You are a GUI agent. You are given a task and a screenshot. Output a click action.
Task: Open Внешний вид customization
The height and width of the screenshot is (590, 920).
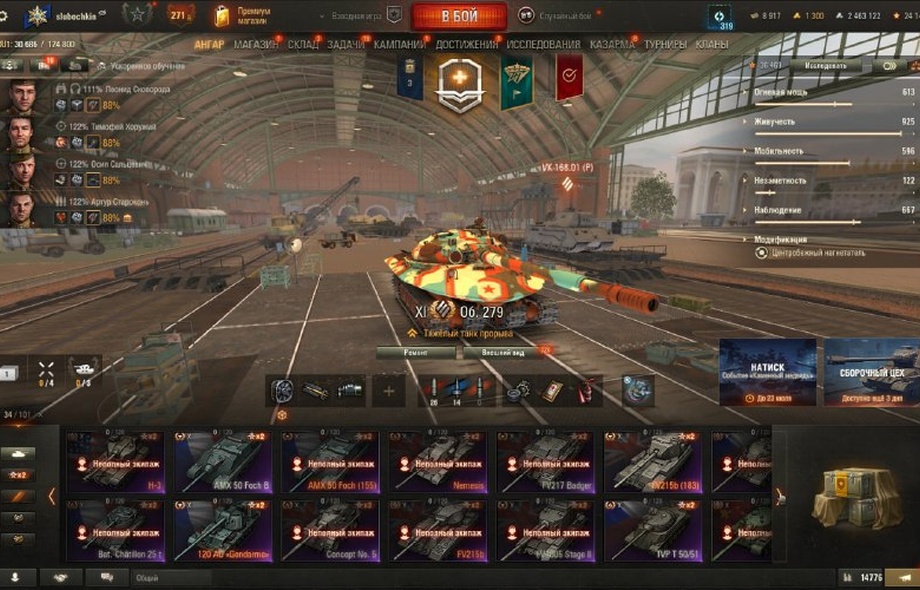tap(503, 352)
